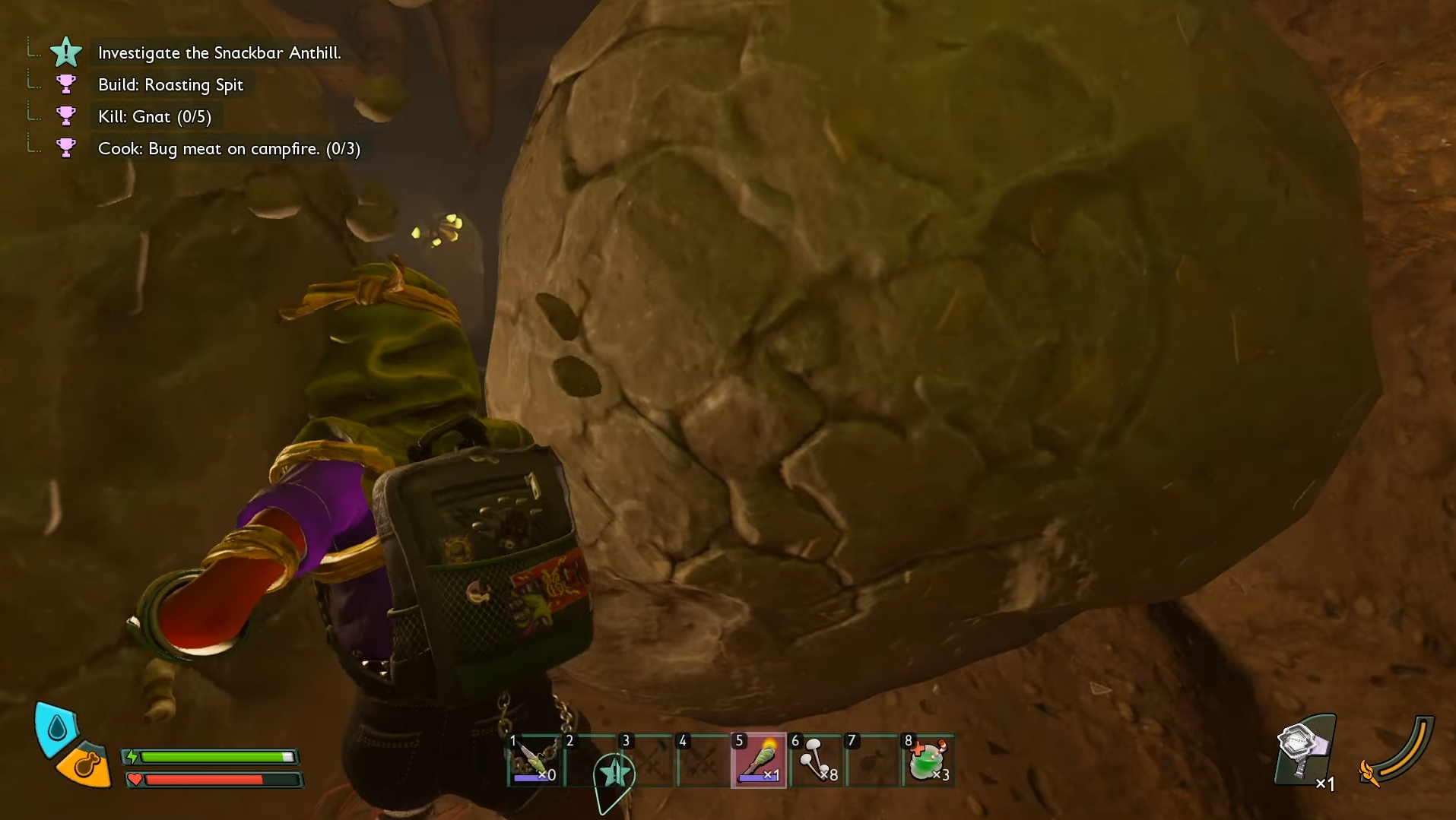Click the silver hammer item icon
The width and height of the screenshot is (1456, 820).
tap(1303, 750)
